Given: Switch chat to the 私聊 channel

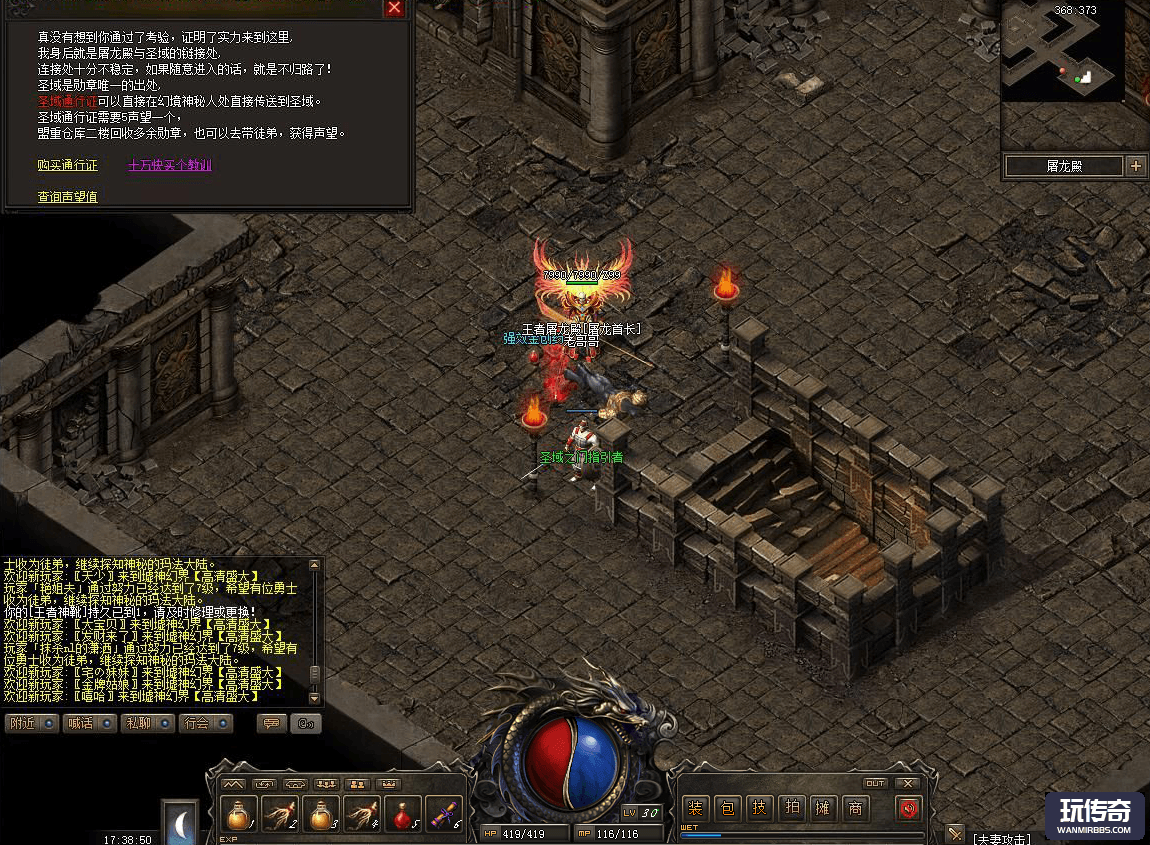Looking at the screenshot, I should [x=147, y=723].
